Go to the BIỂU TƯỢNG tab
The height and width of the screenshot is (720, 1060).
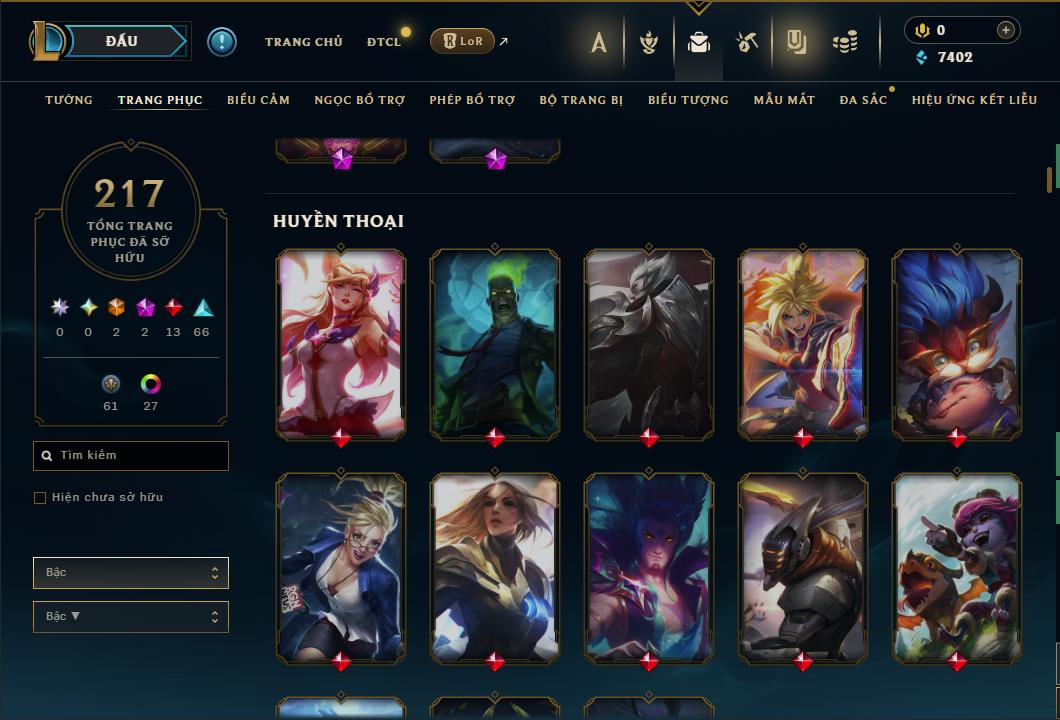[688, 100]
